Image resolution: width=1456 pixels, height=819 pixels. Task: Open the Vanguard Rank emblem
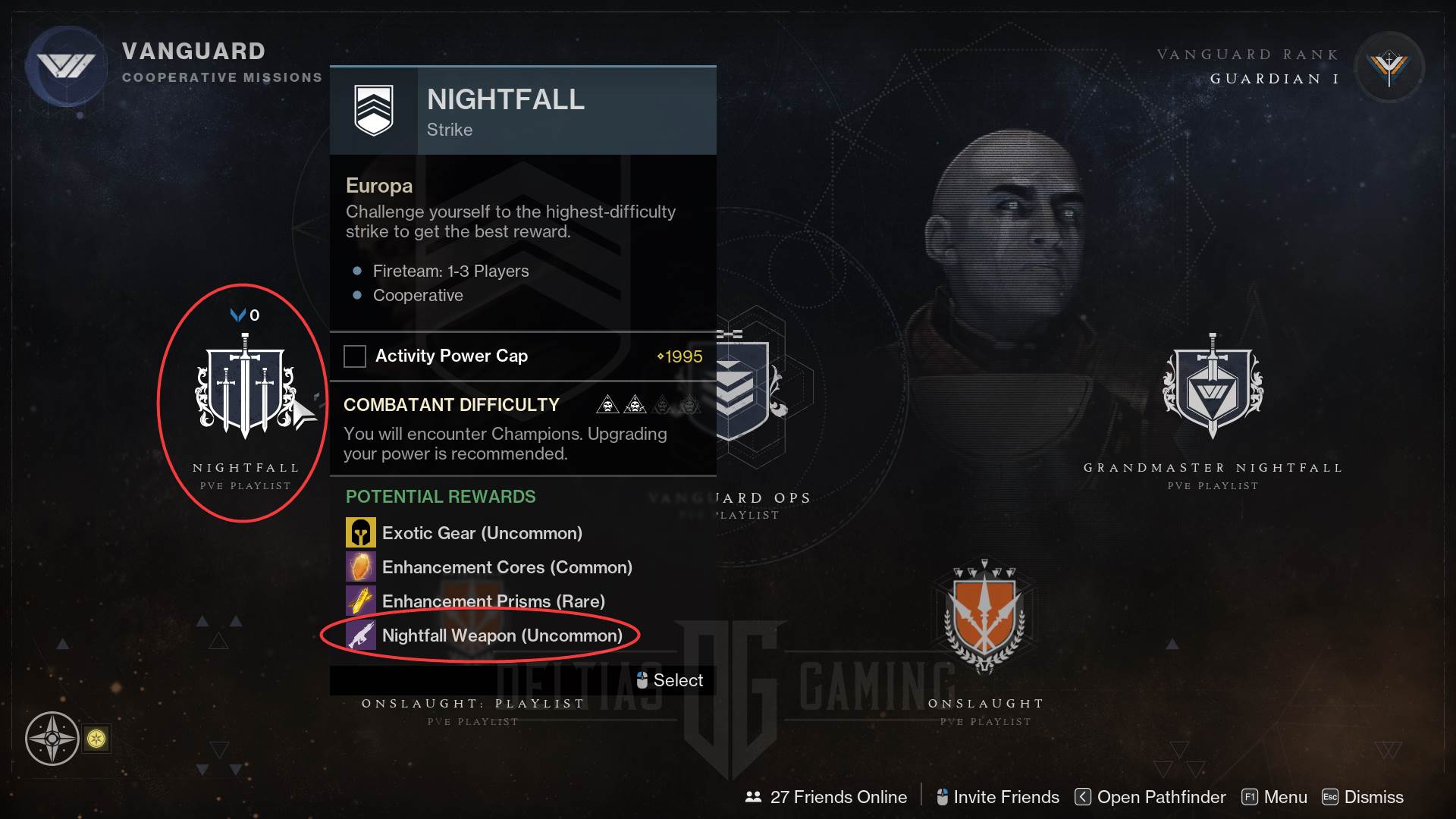[x=1389, y=67]
